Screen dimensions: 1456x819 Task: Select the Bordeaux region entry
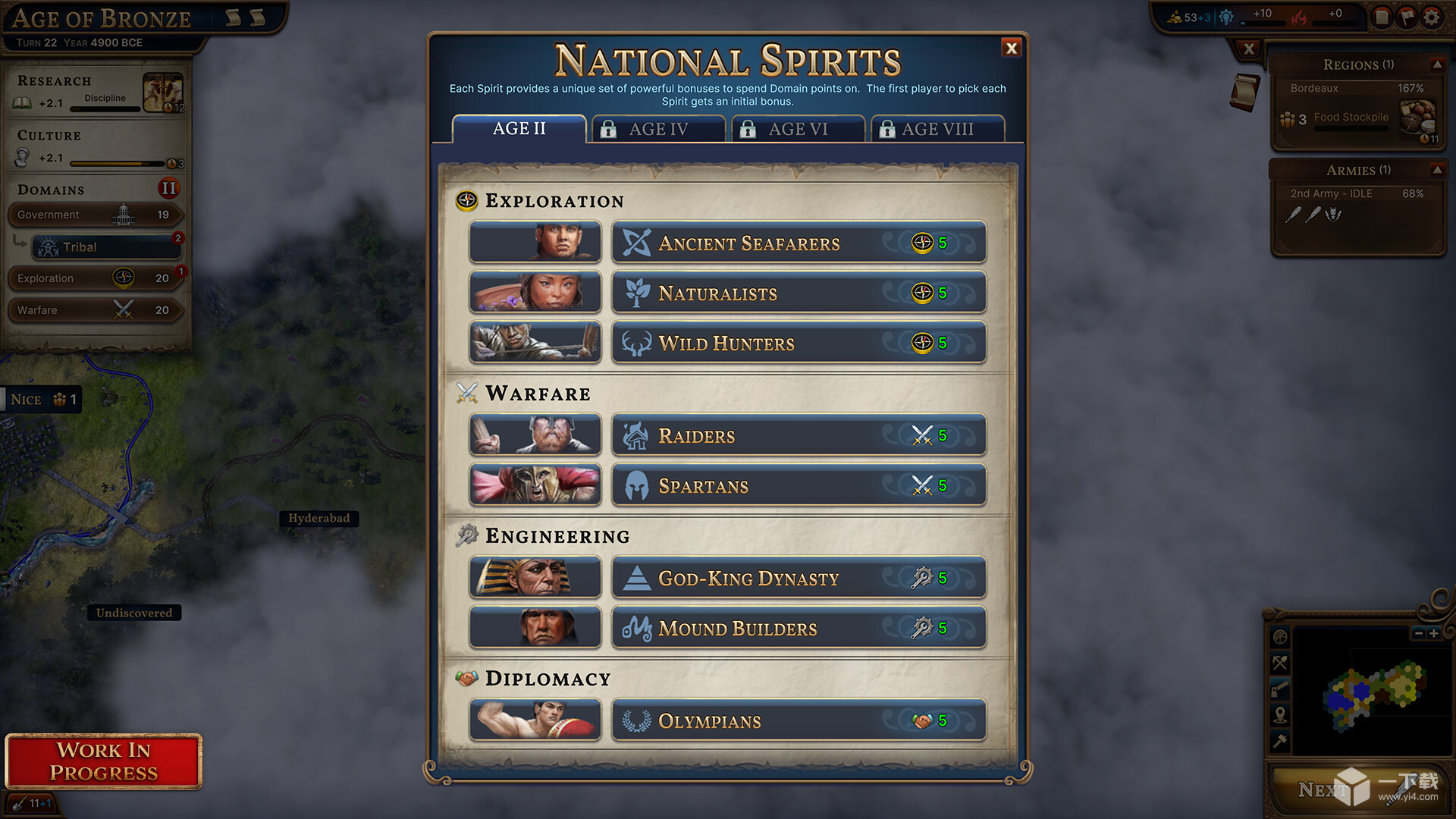pyautogui.click(x=1357, y=89)
